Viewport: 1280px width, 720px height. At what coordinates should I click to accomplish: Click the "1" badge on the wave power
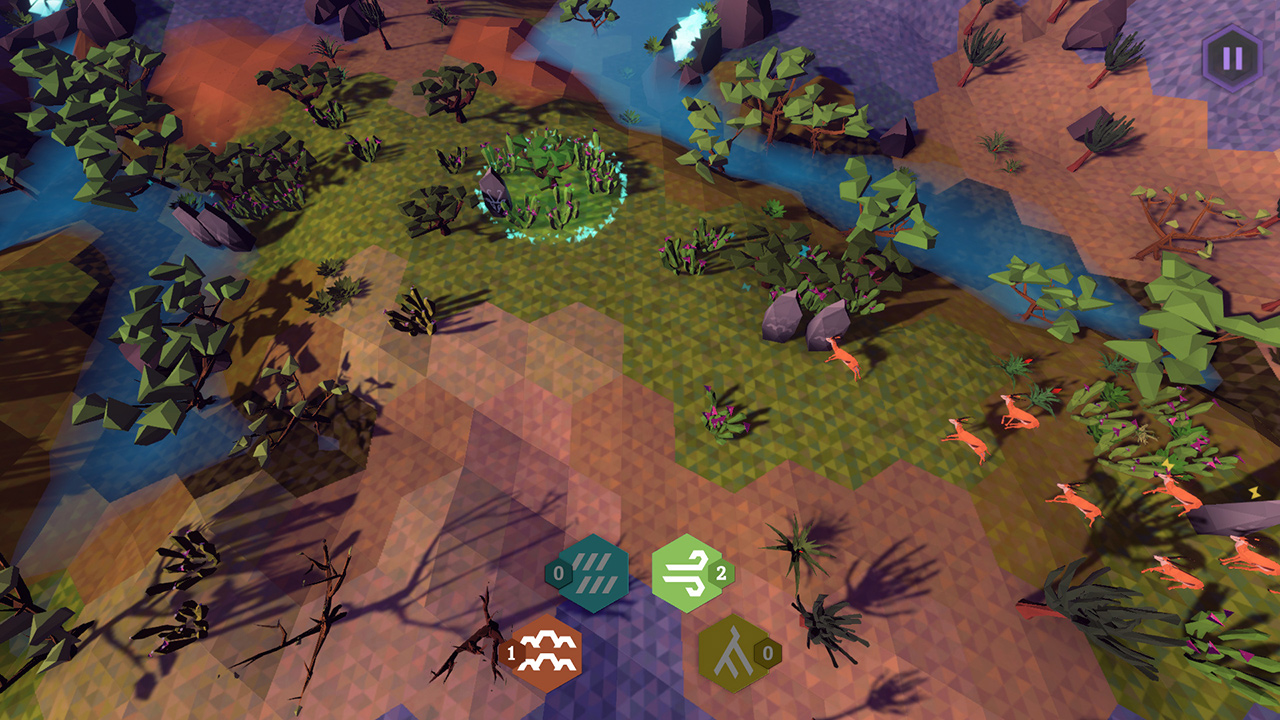(511, 651)
